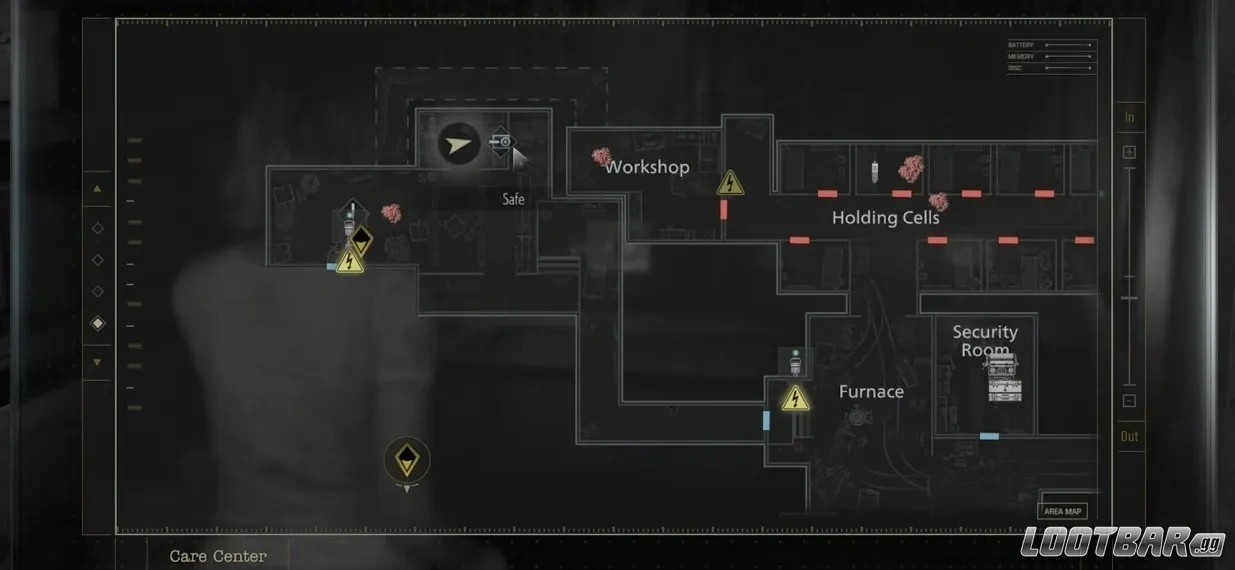
Task: Click the electrical hazard marker next to Furnace
Action: point(795,398)
